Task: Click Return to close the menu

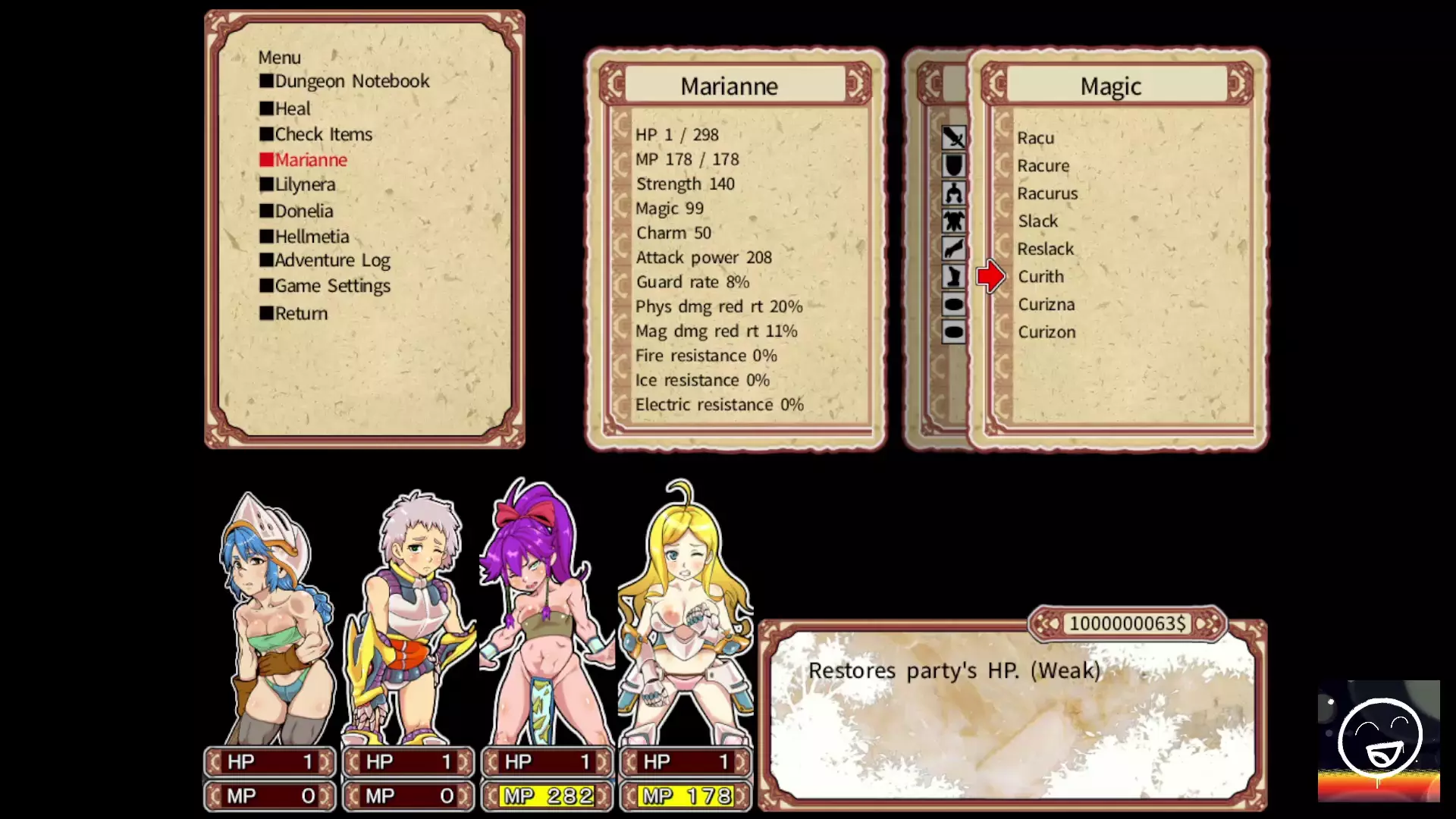Action: pyautogui.click(x=300, y=313)
